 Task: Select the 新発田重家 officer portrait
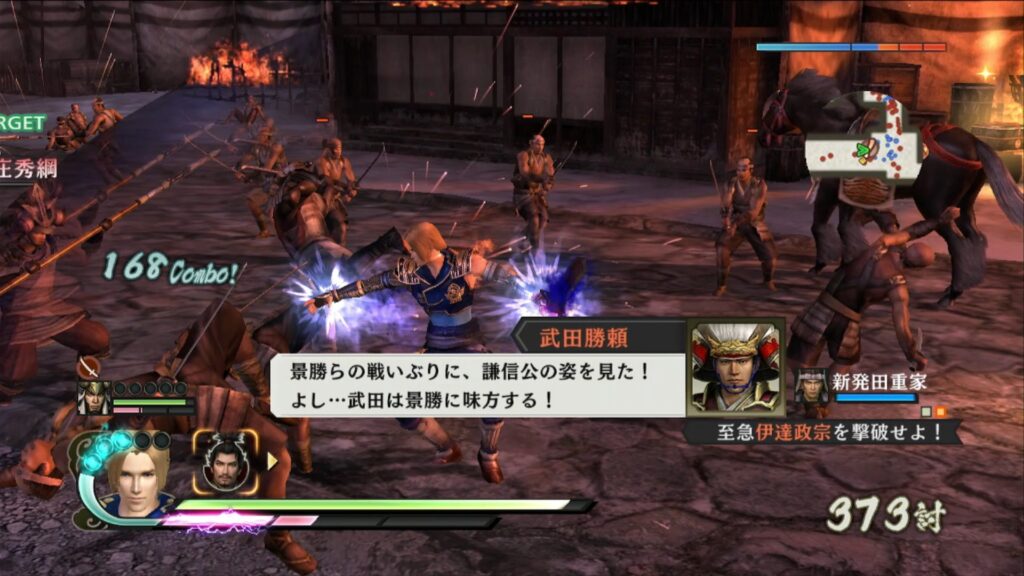pyautogui.click(x=811, y=387)
